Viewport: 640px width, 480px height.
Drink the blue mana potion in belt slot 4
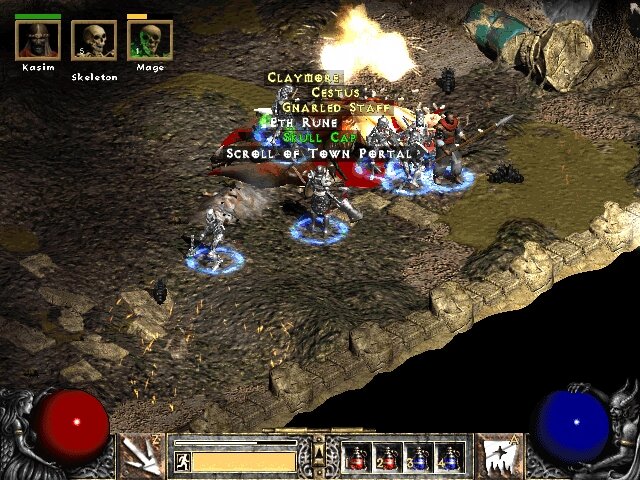coord(450,457)
